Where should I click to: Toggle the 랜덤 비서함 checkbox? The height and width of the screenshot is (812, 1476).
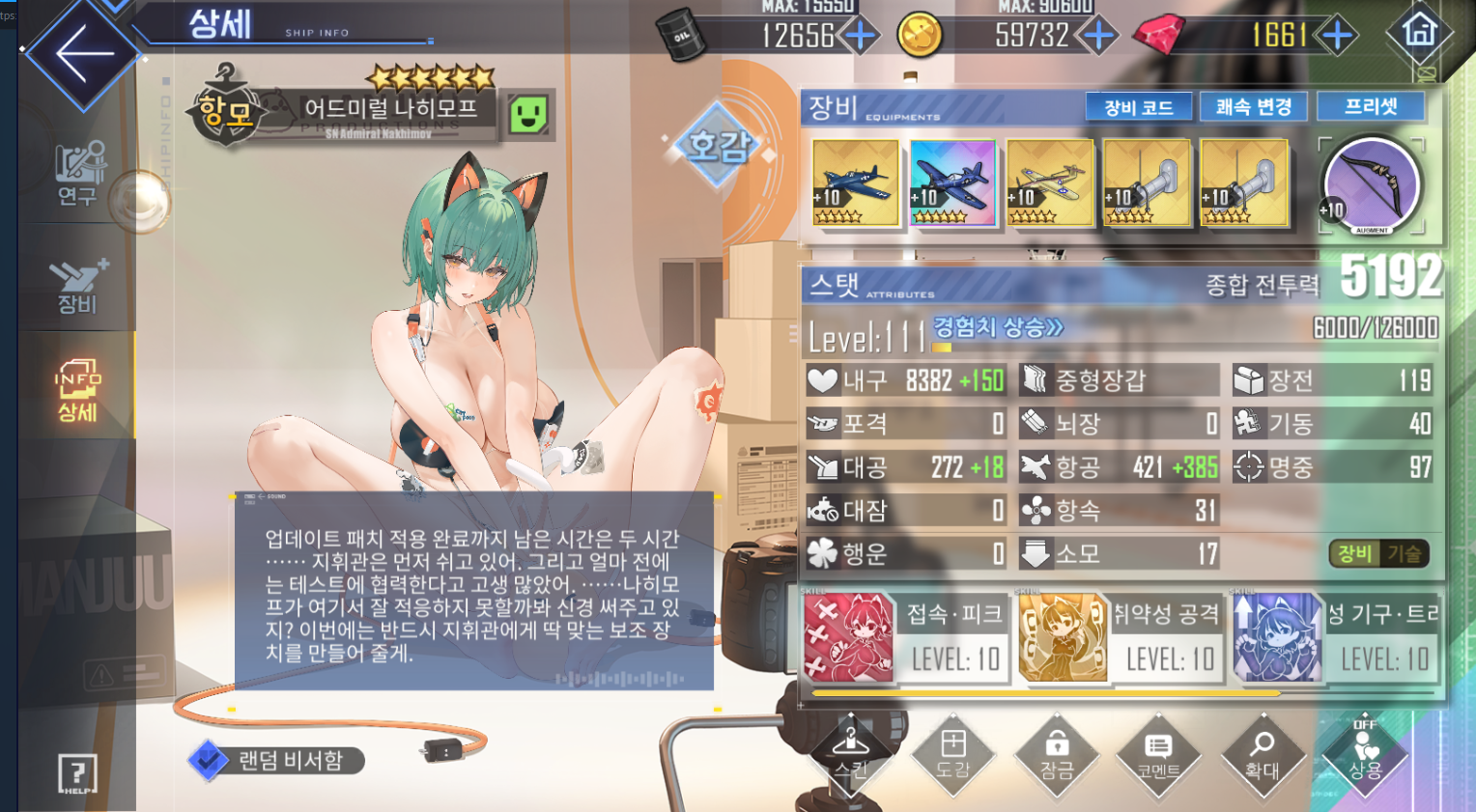208,760
